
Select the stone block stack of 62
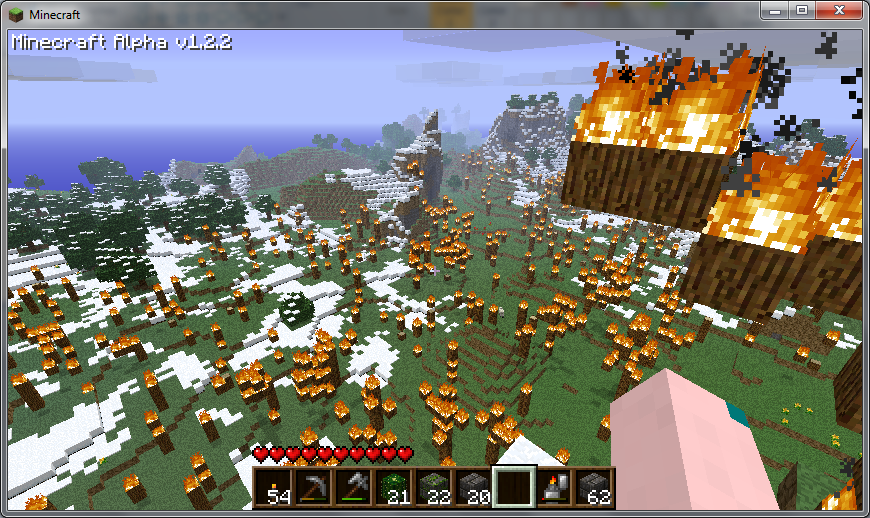tap(594, 487)
